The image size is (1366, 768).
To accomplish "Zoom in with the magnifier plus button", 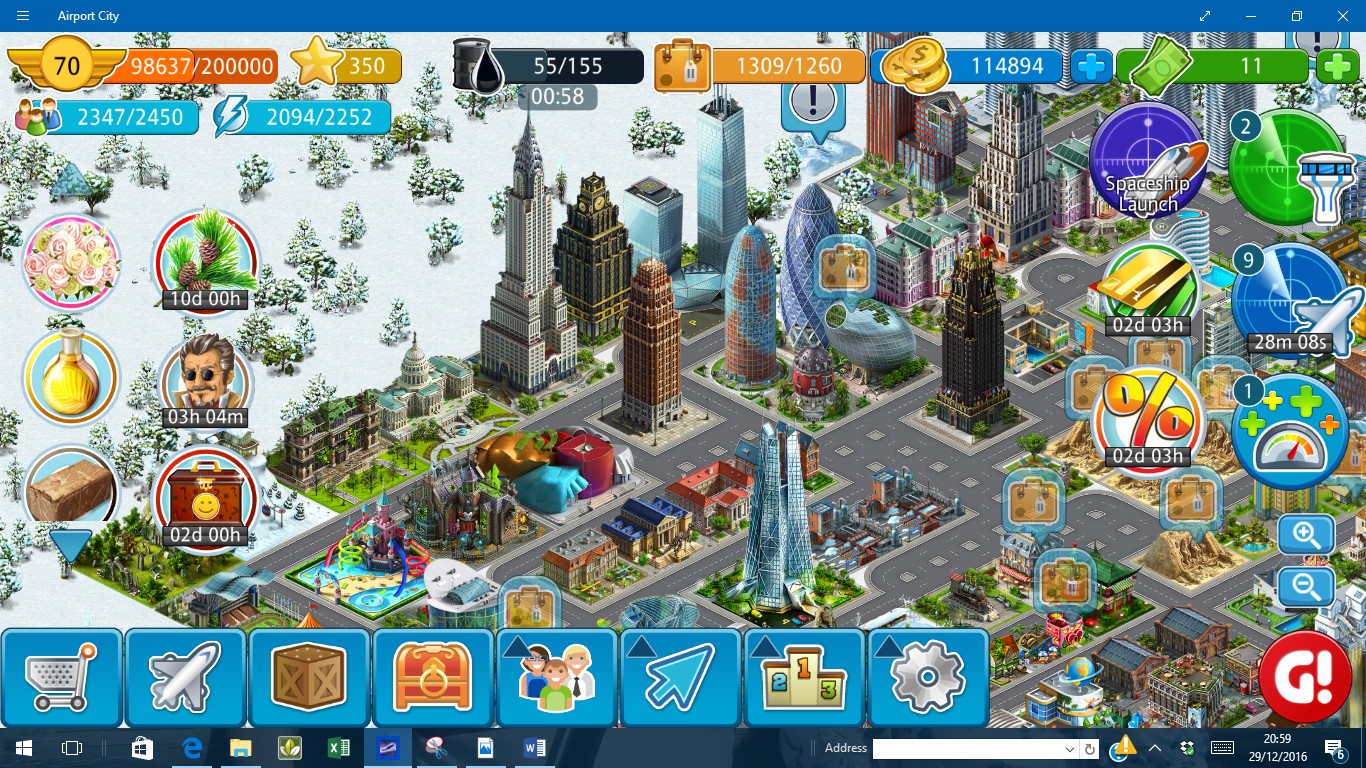I will pos(1306,535).
